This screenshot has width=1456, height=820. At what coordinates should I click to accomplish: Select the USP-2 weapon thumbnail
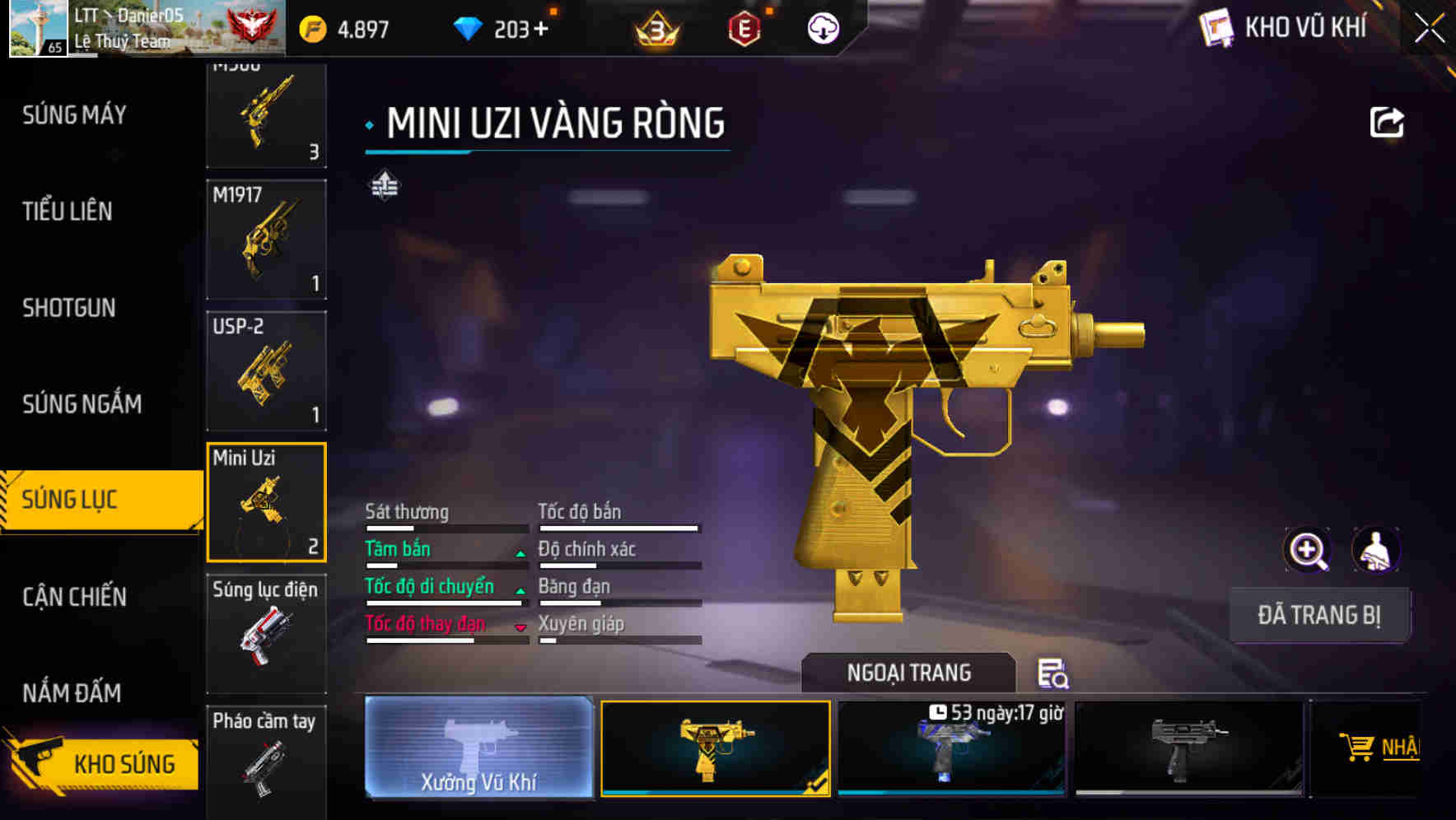(x=265, y=369)
